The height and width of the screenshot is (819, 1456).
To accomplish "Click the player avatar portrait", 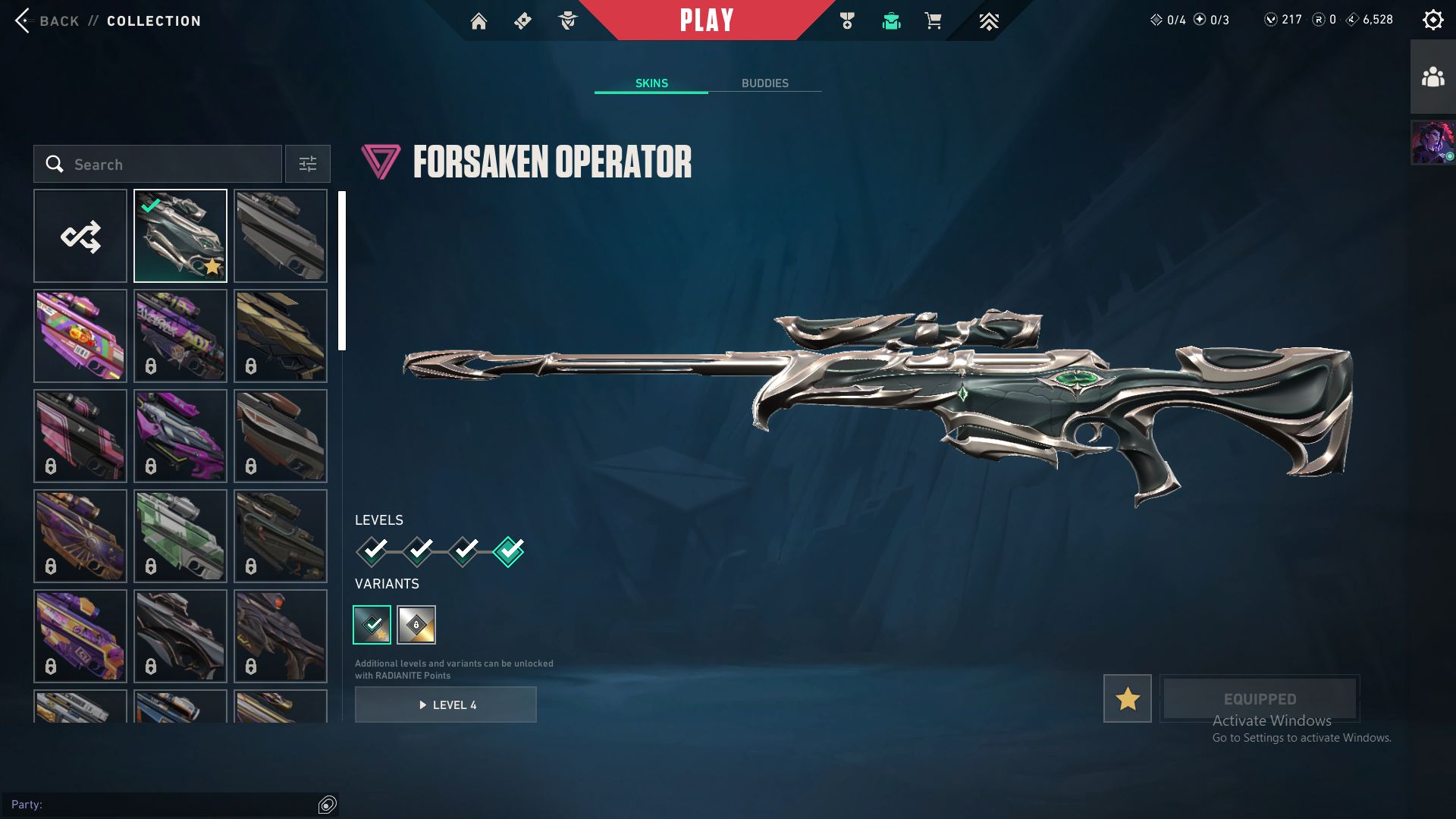I will (1432, 143).
